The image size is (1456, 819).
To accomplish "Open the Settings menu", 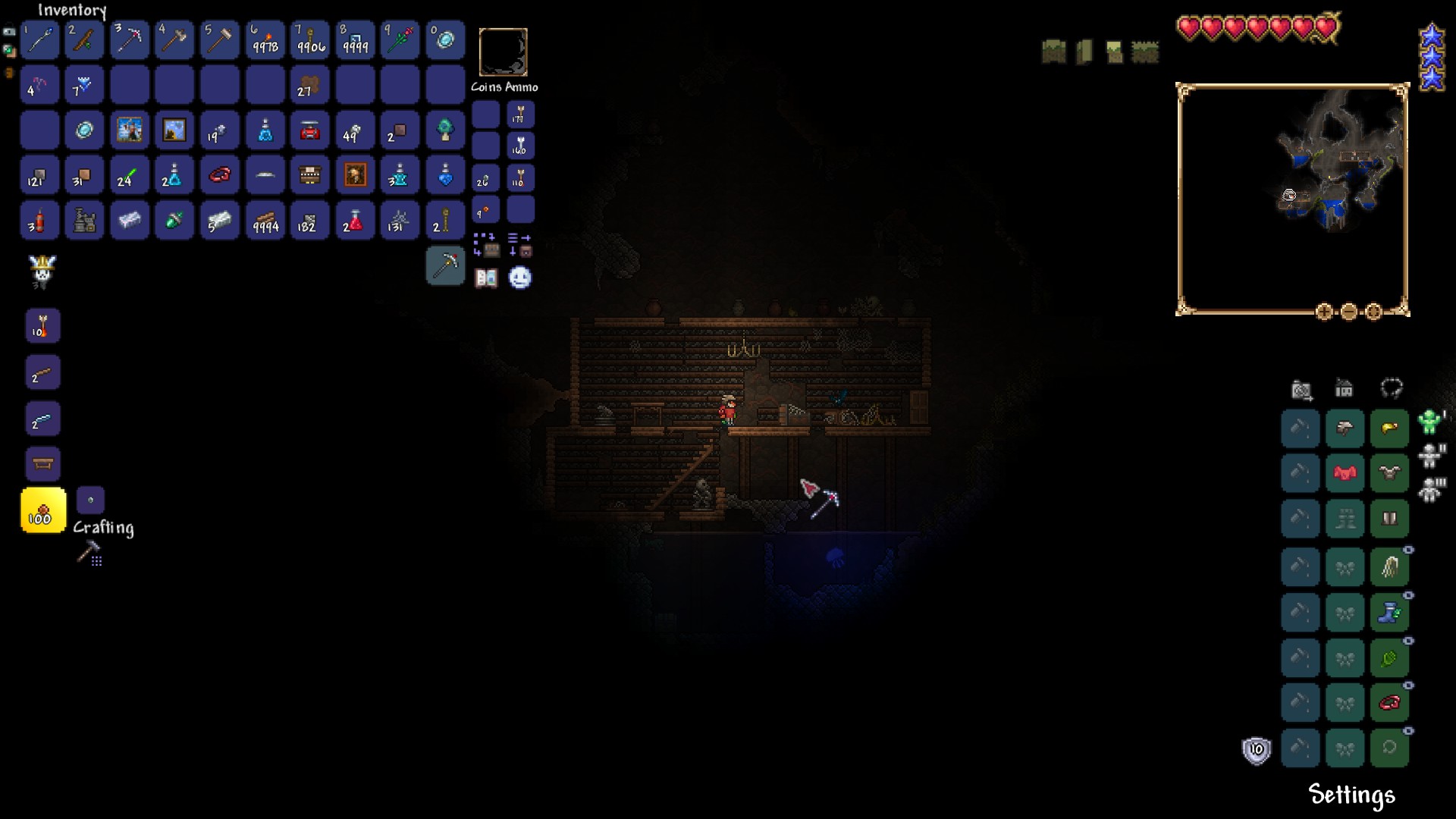I will coord(1351,795).
